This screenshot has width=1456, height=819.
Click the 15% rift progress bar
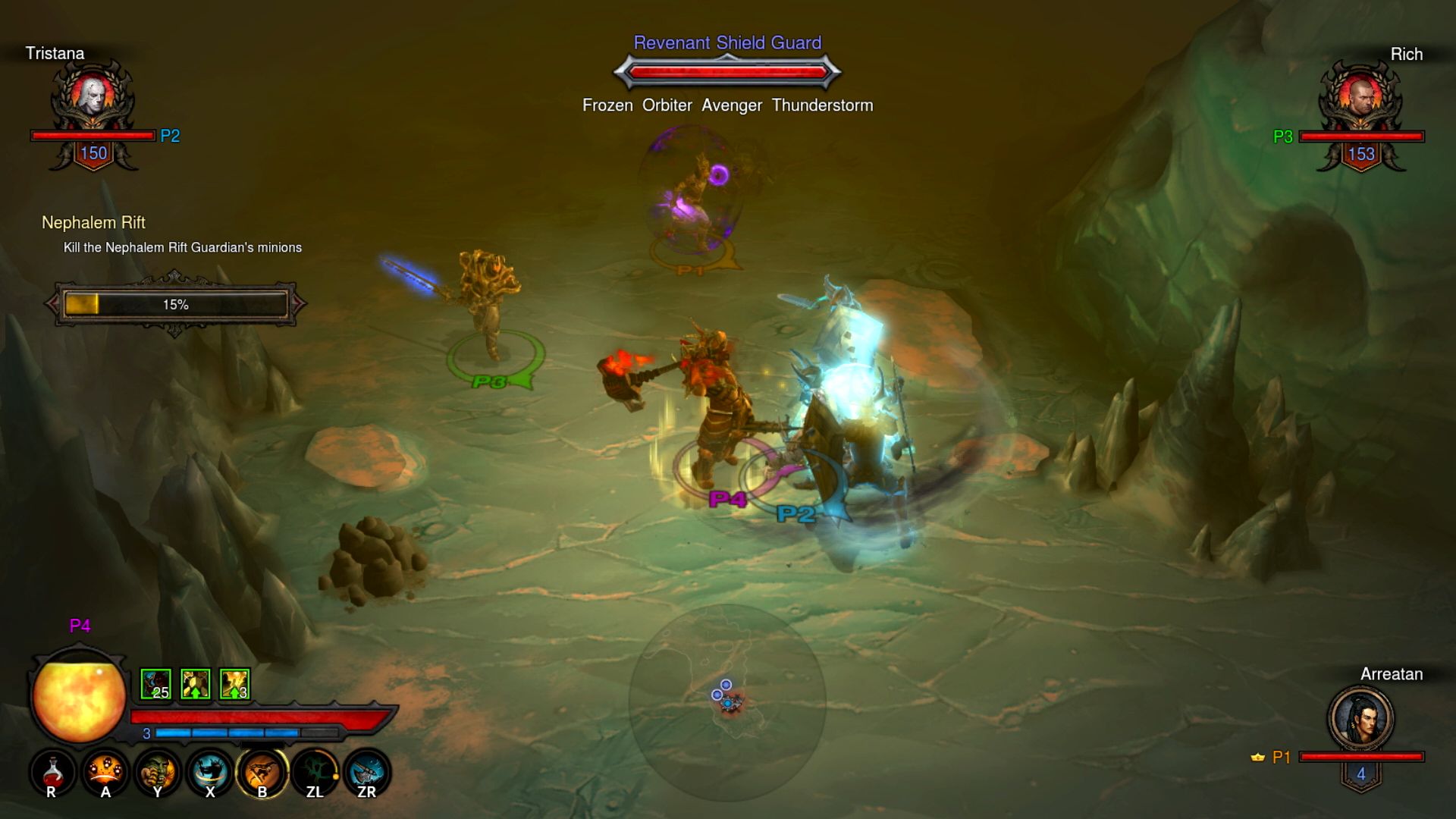click(174, 303)
